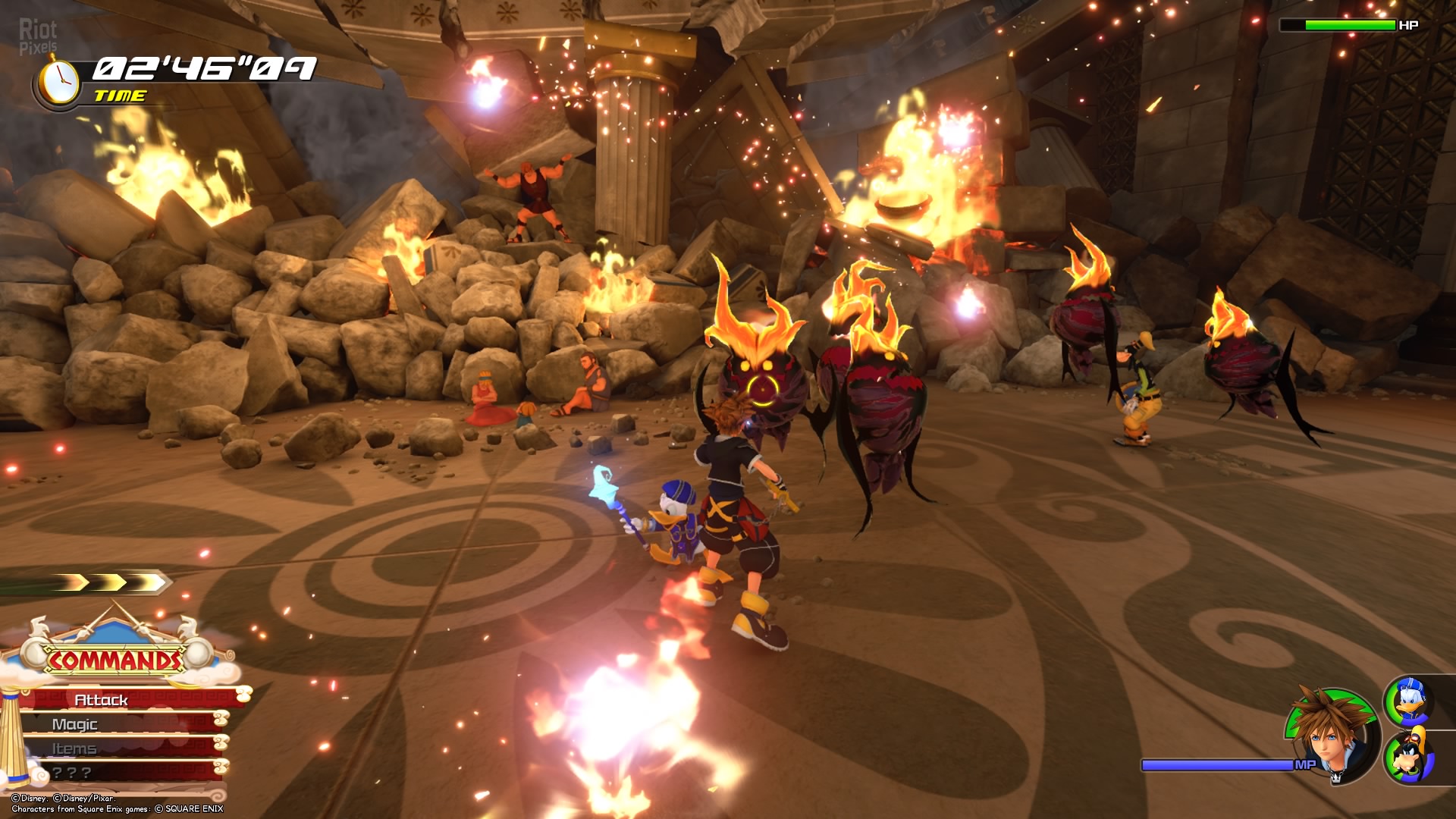Viewport: 1456px width, 819px height.
Task: Click the Commands menu header
Action: click(x=115, y=660)
